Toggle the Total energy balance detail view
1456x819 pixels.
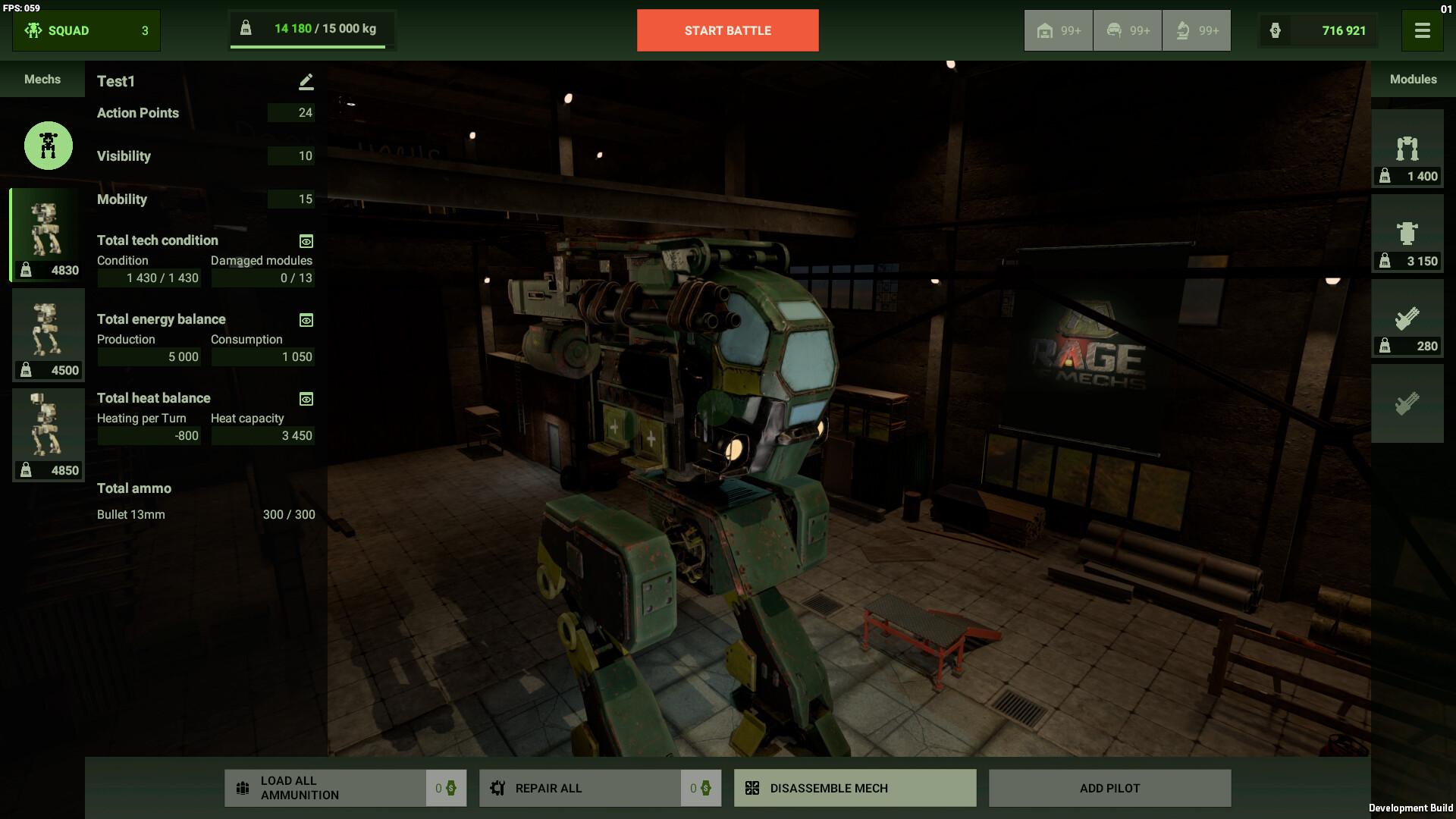306,320
